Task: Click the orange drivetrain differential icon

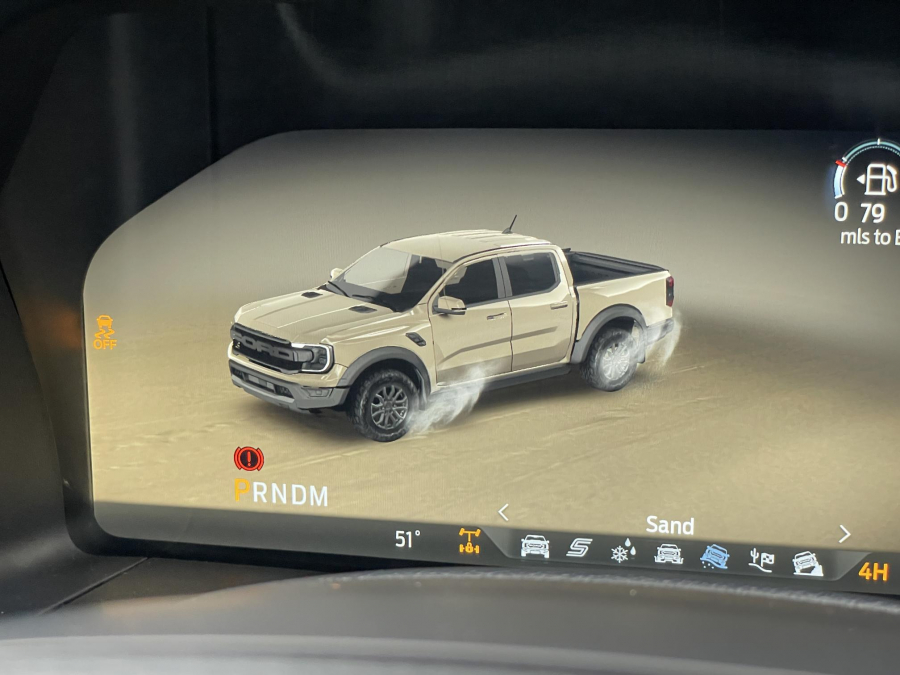Action: [469, 541]
